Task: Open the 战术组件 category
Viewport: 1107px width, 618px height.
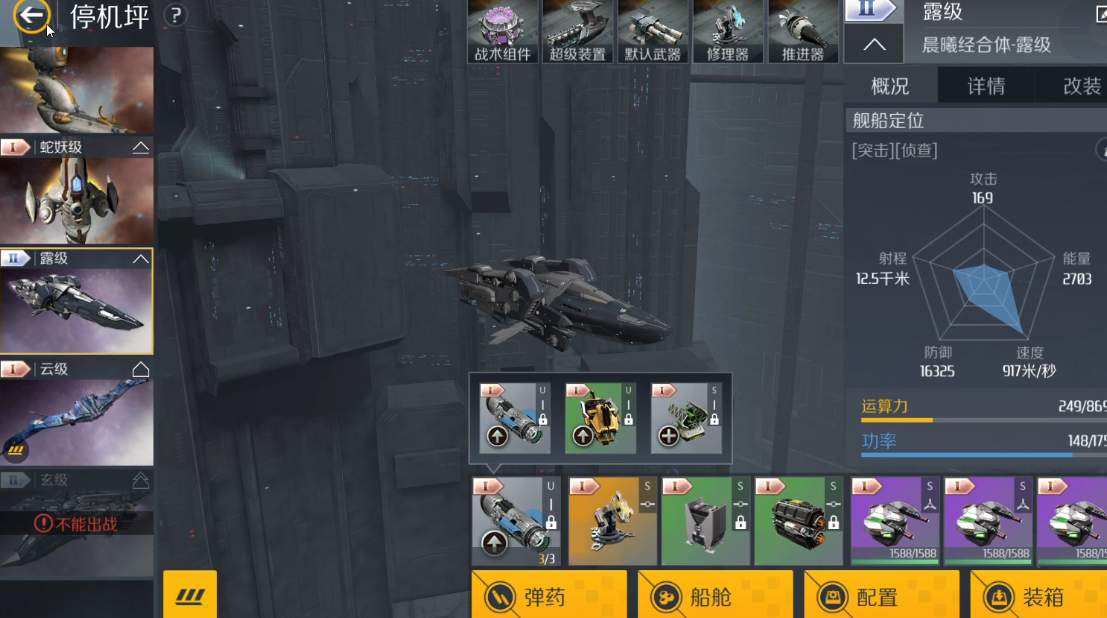Action: tap(503, 32)
